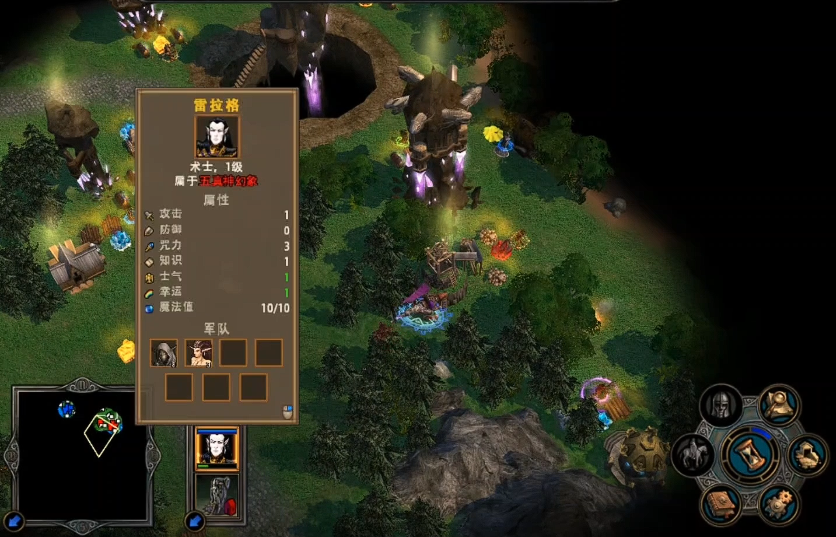The image size is (836, 537).
Task: Open system options with the gears button
Action: tap(777, 503)
